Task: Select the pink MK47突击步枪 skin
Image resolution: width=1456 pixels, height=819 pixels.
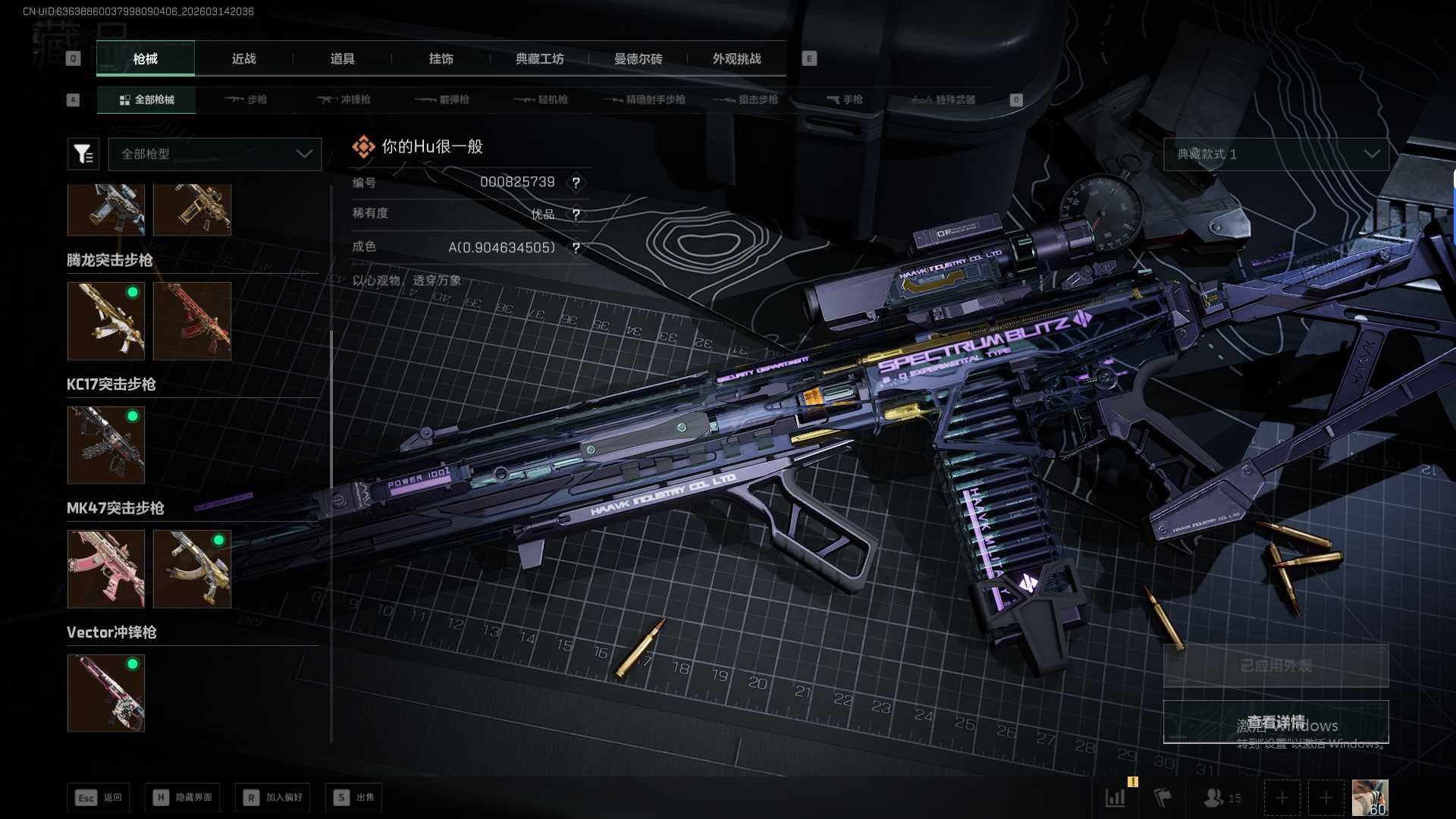Action: [x=106, y=569]
